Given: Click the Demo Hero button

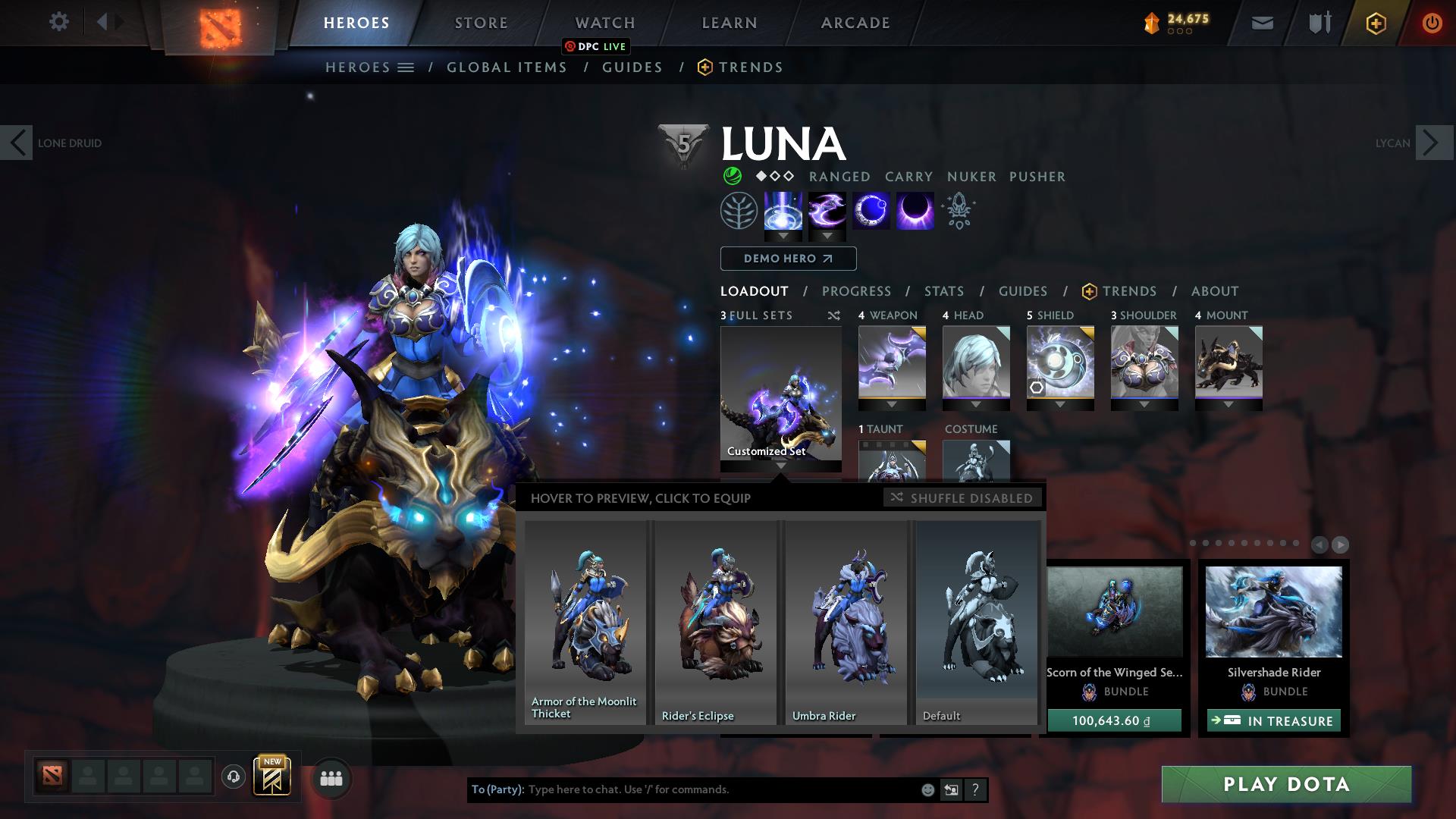Looking at the screenshot, I should 788,259.
